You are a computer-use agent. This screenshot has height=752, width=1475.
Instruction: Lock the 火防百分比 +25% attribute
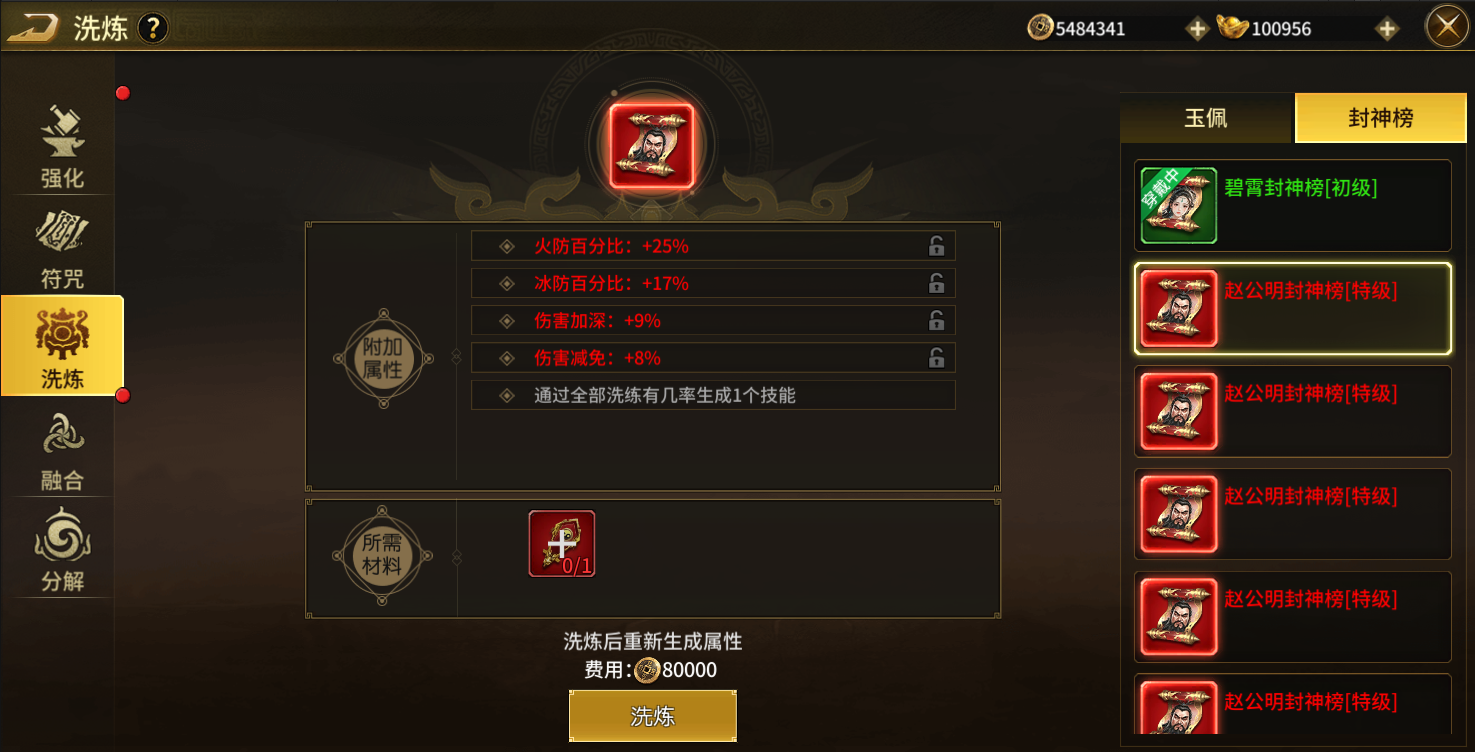pyautogui.click(x=936, y=244)
